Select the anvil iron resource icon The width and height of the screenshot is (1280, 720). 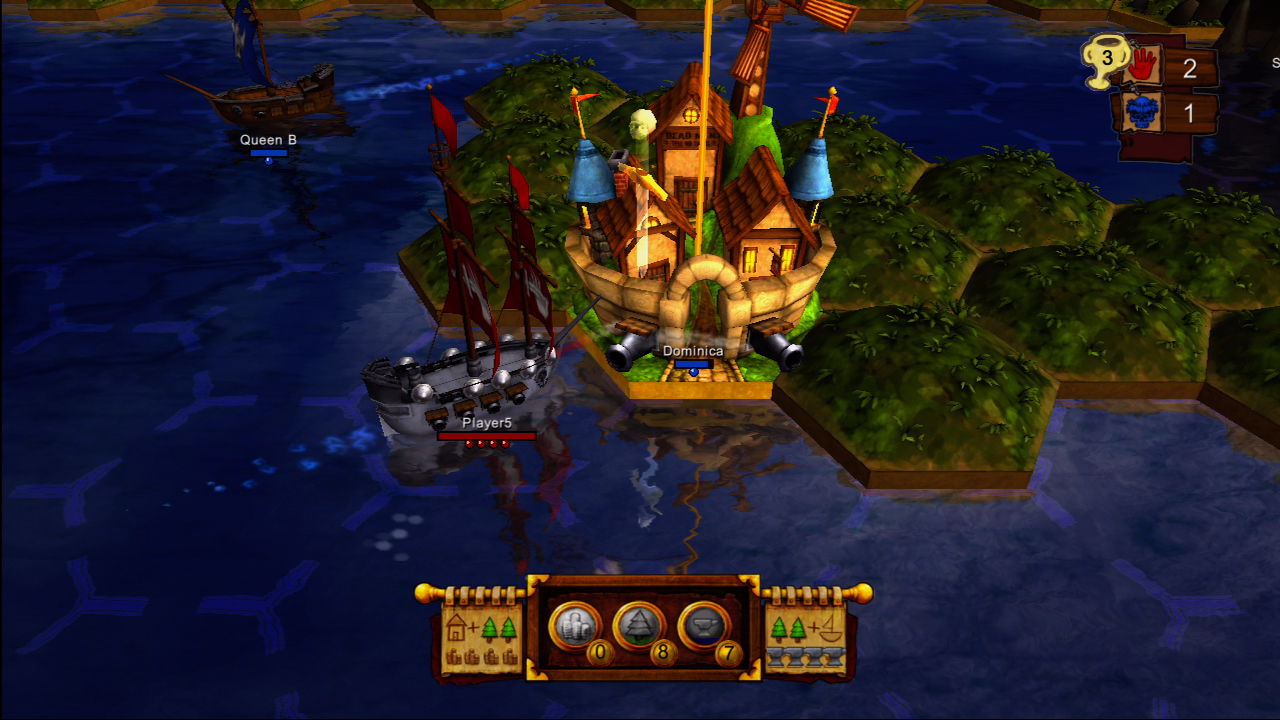point(703,626)
